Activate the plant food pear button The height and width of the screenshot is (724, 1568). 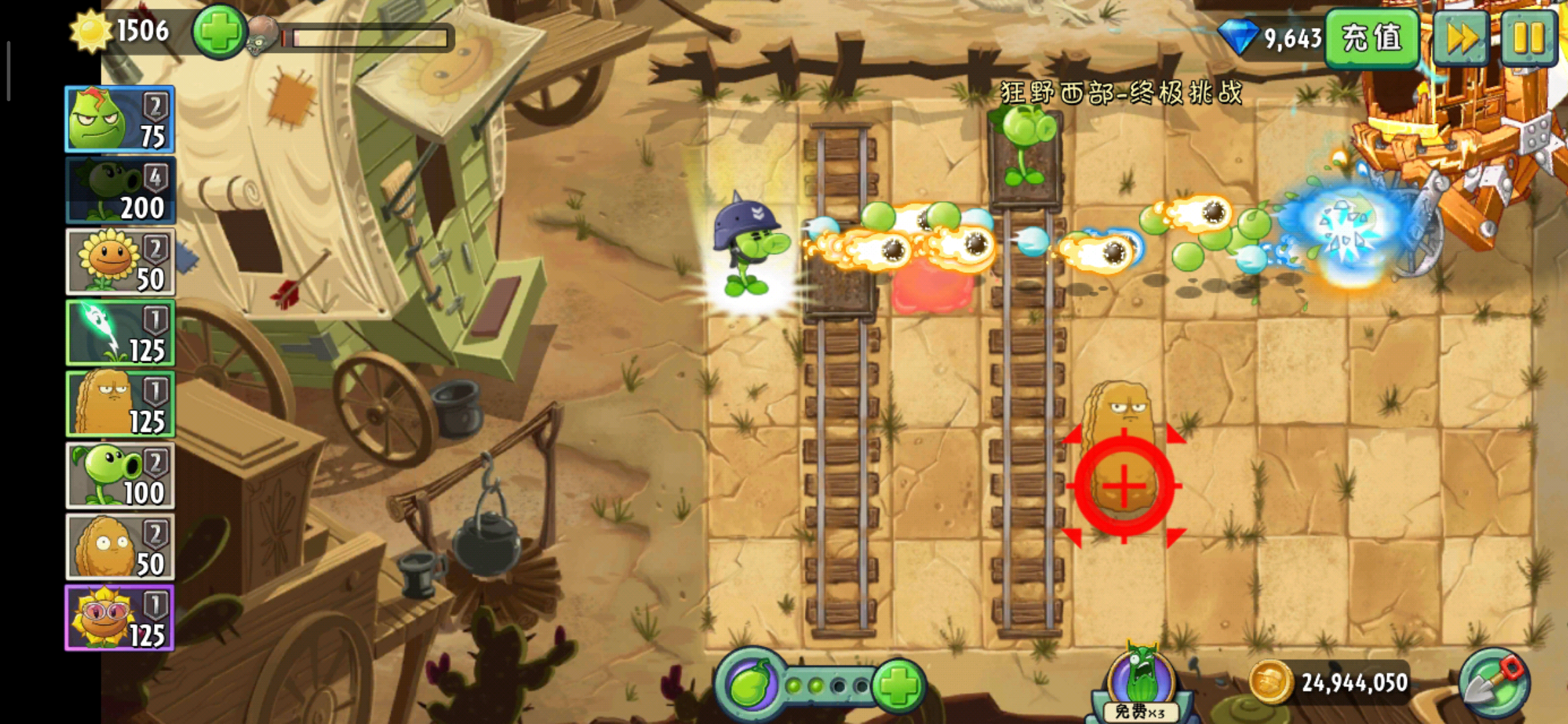coord(750,685)
